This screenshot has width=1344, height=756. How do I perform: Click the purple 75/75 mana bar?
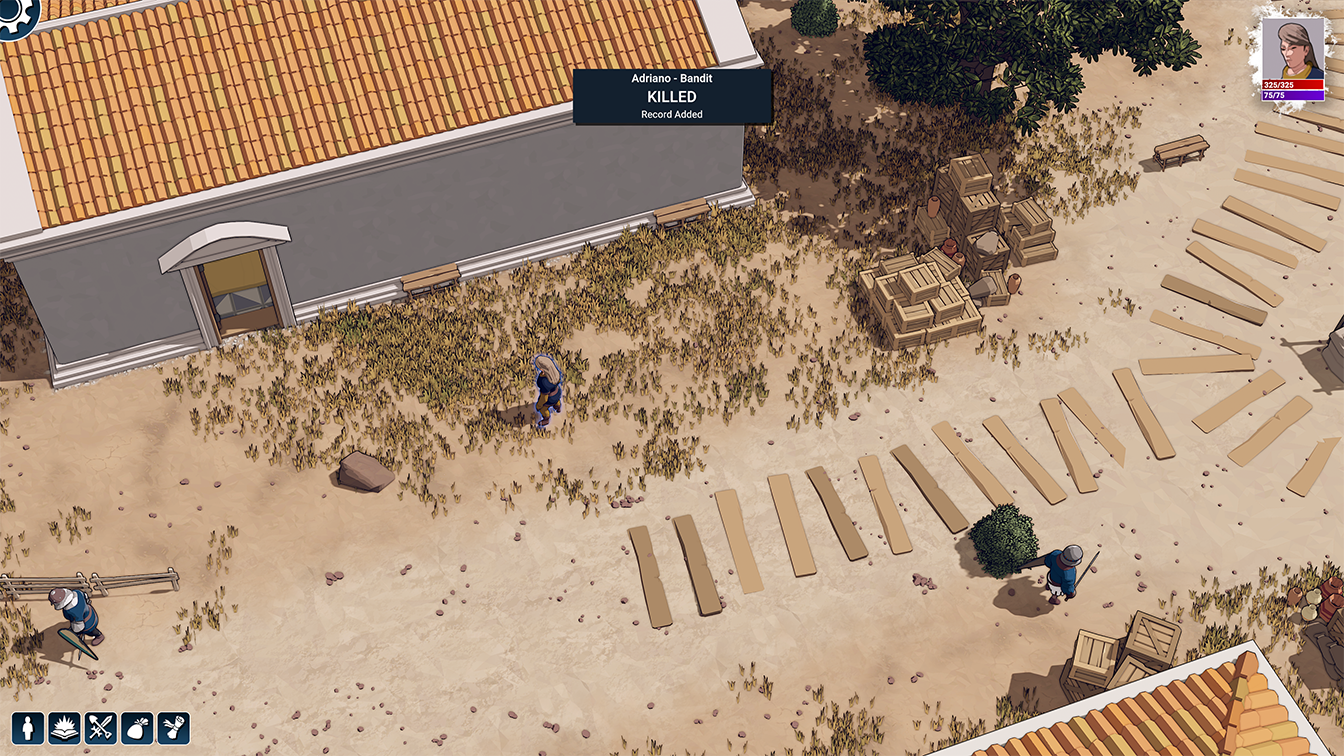[1293, 96]
